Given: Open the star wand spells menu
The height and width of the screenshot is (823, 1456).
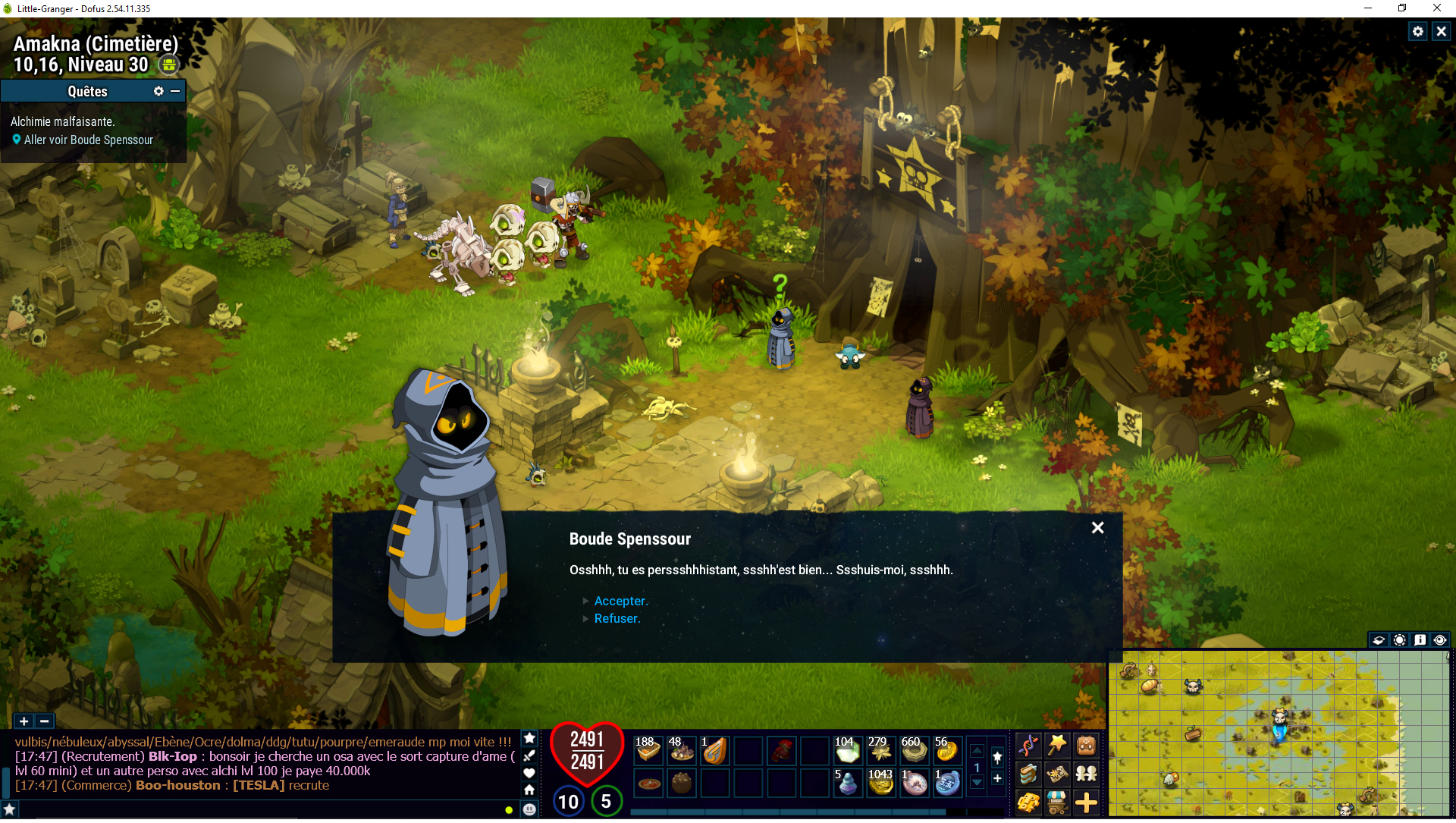Looking at the screenshot, I should click(1056, 746).
